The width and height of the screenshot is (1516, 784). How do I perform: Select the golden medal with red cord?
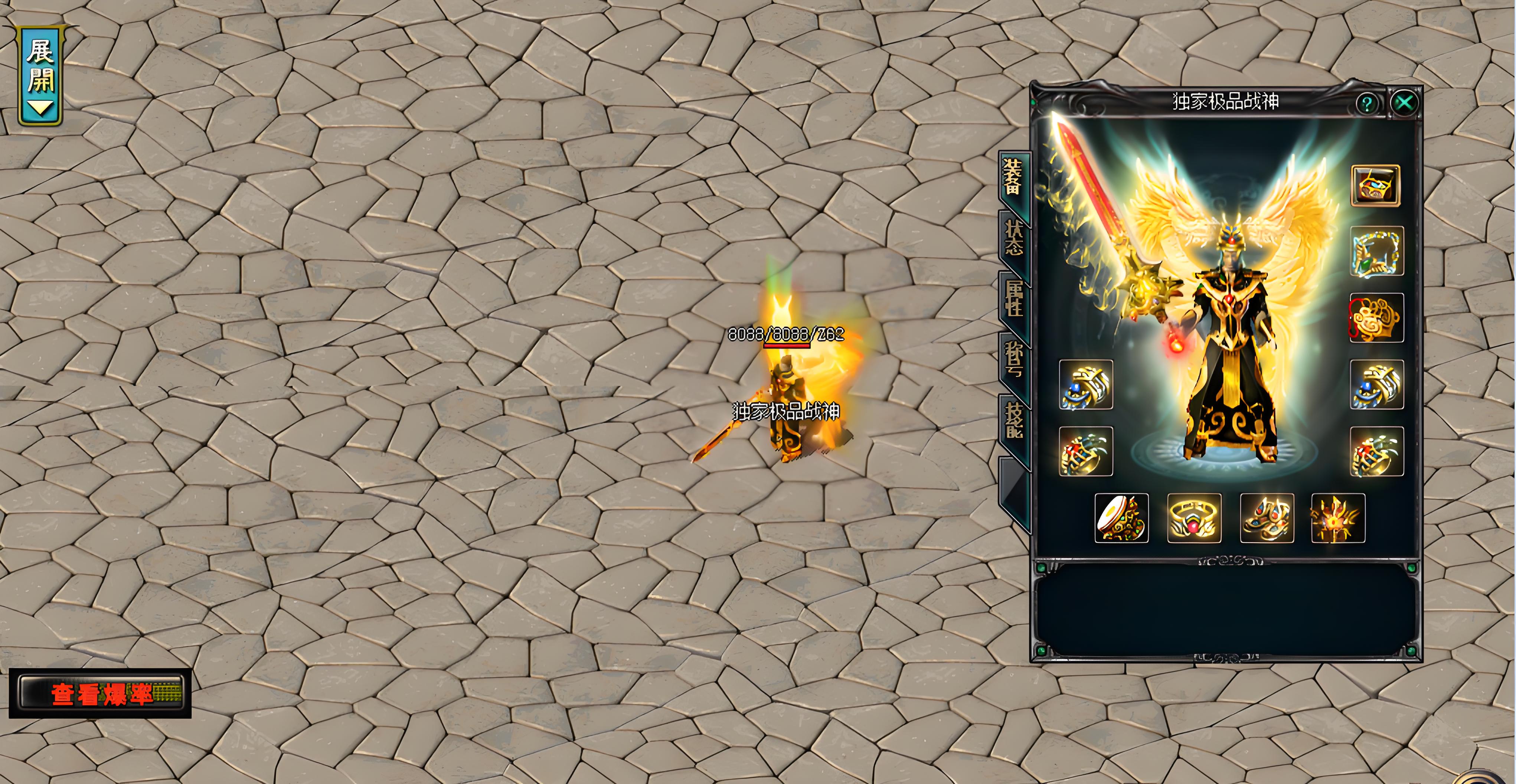pyautogui.click(x=1376, y=318)
